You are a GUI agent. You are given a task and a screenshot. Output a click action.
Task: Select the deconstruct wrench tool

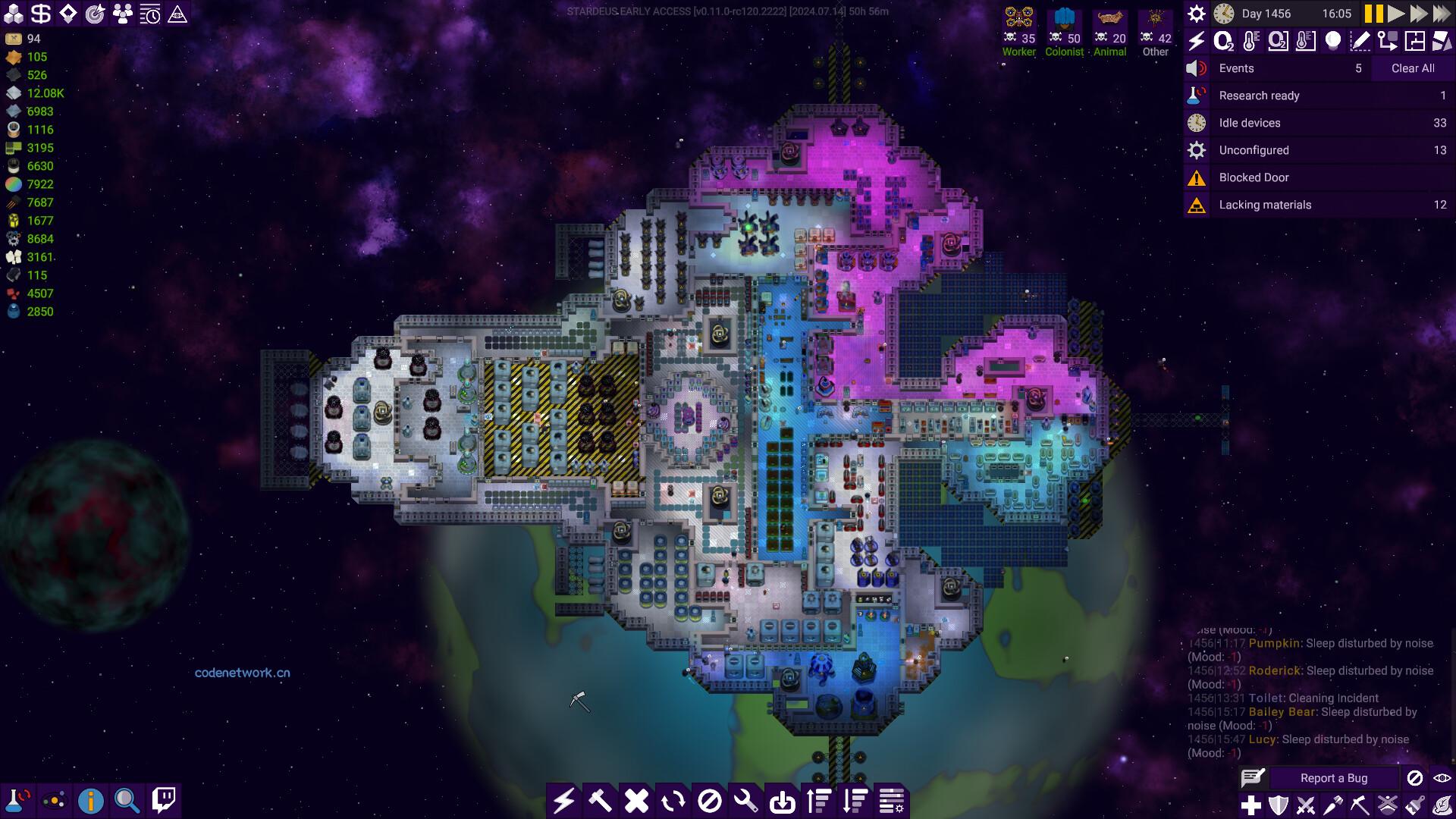746,800
